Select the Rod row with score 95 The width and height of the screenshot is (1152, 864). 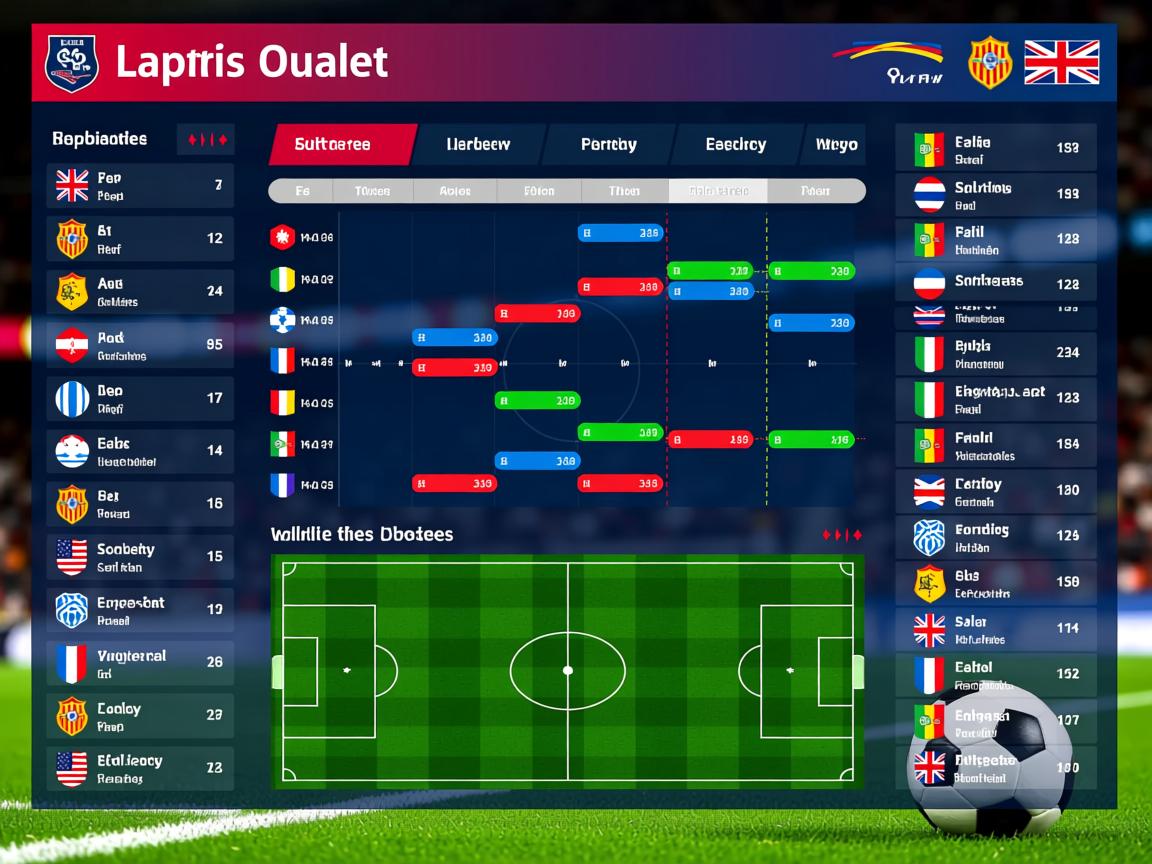[x=140, y=345]
